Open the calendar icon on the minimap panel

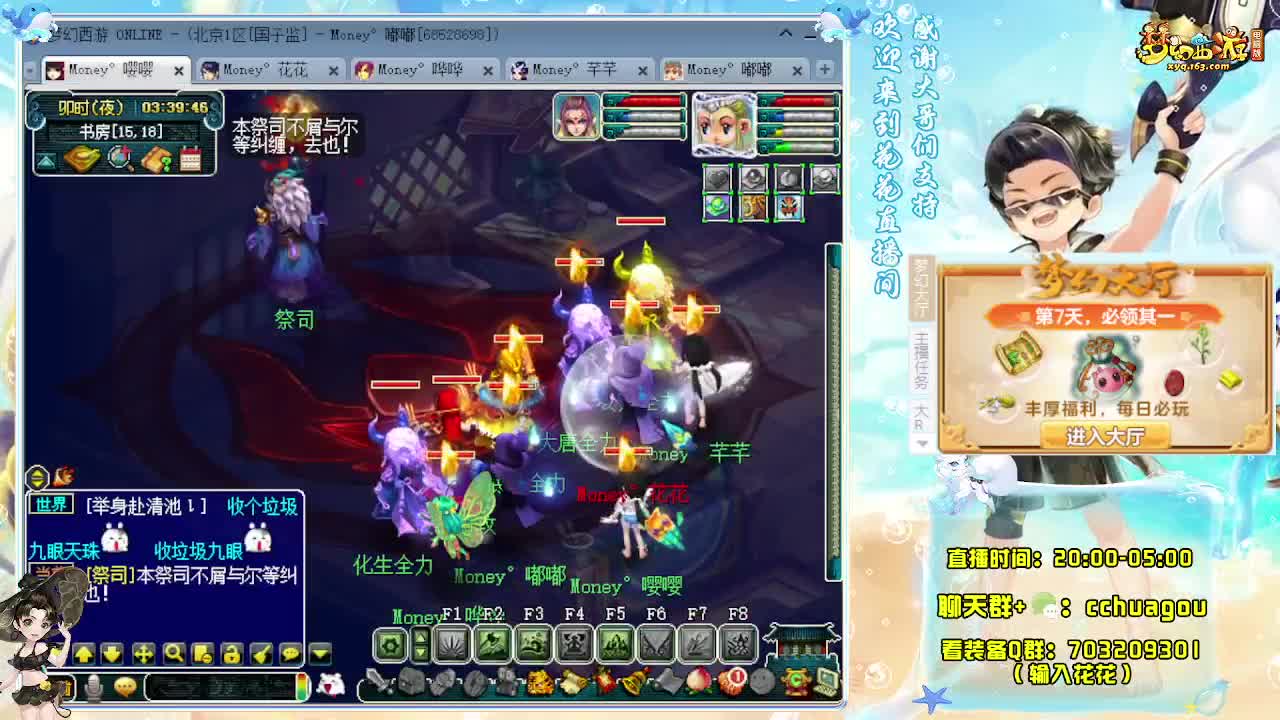(191, 159)
